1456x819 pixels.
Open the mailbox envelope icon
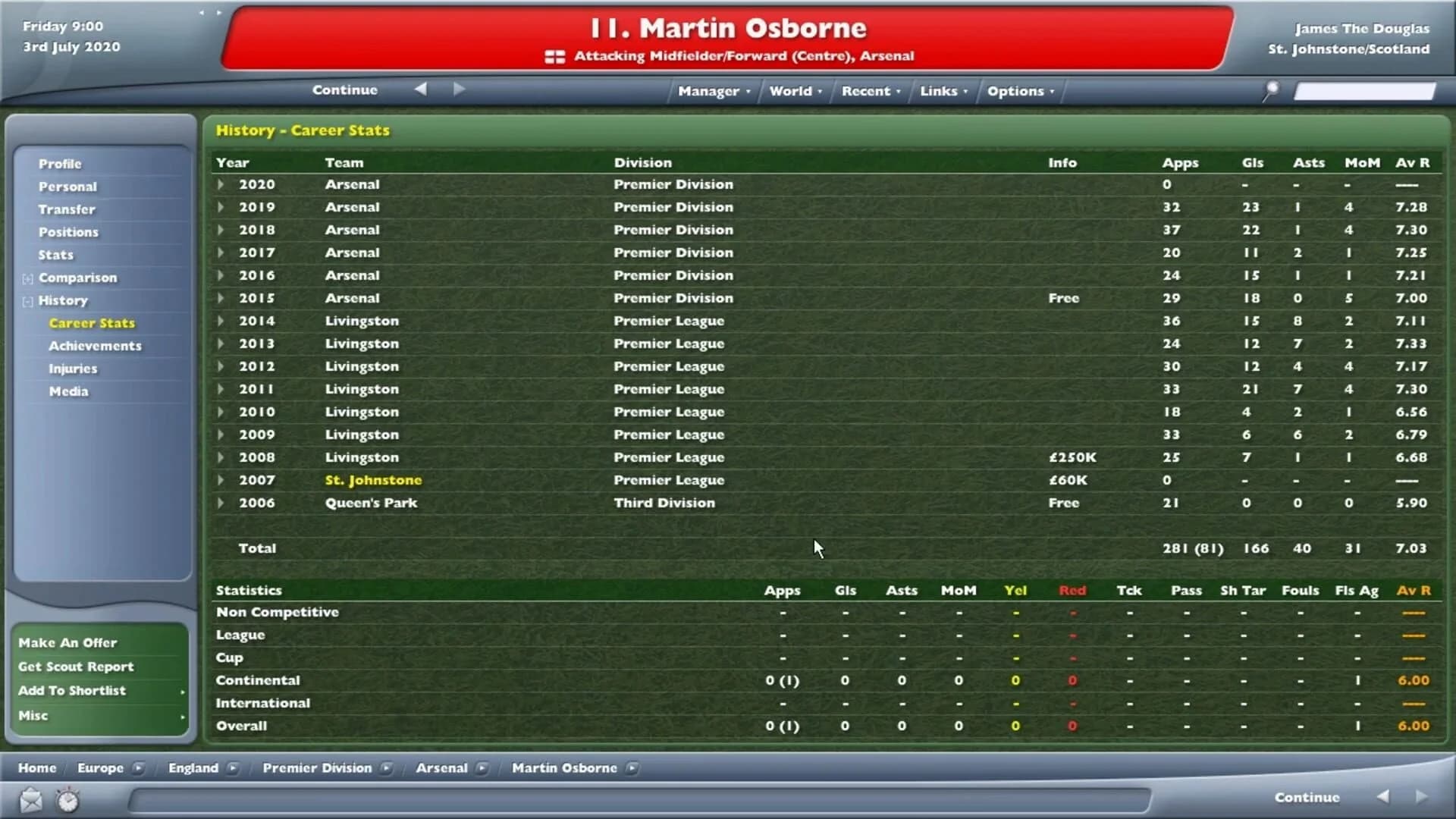(30, 800)
